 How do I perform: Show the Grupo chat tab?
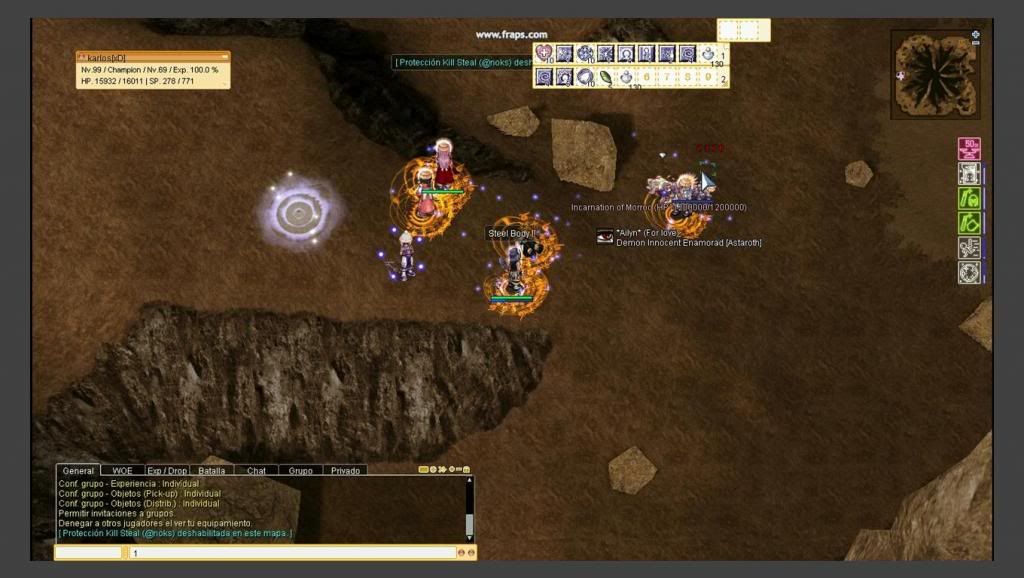point(301,470)
